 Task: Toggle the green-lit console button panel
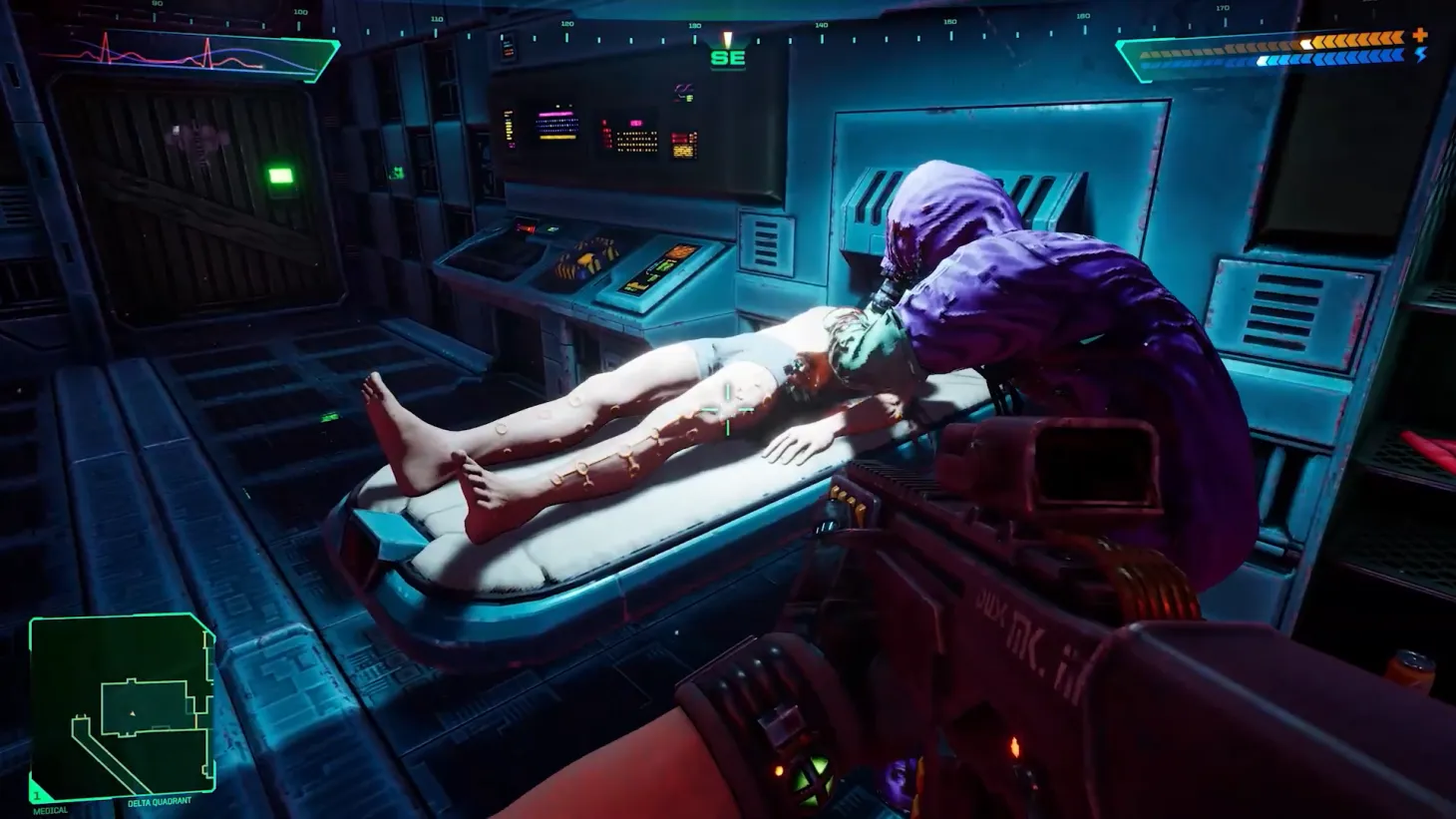[x=550, y=228]
